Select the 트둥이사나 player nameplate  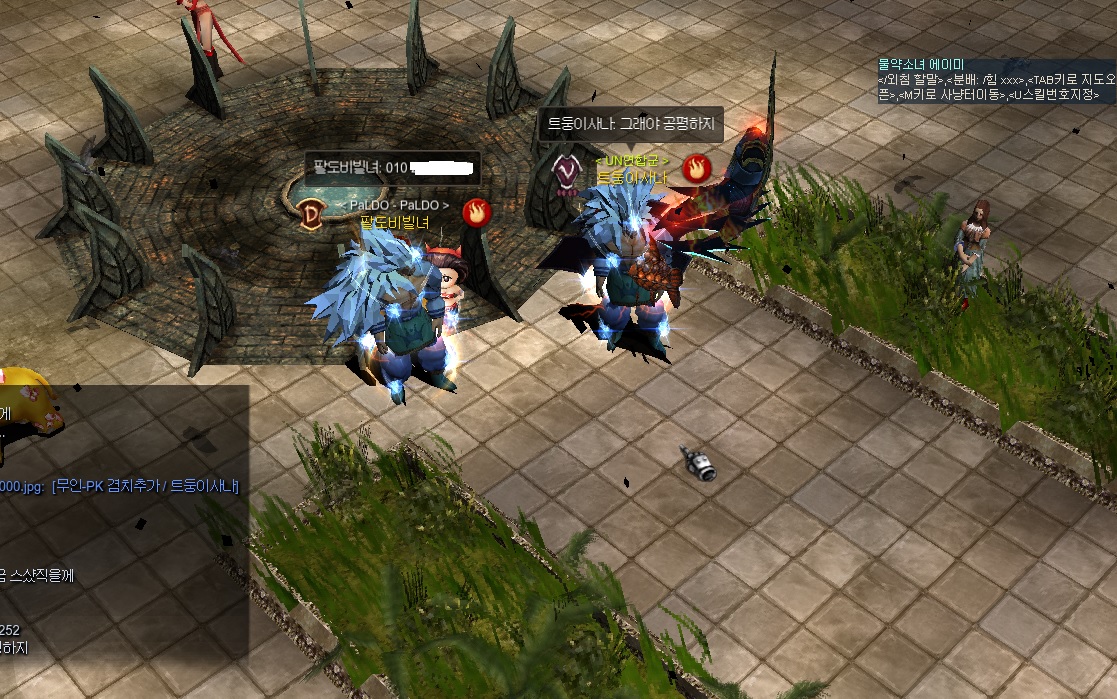coord(631,178)
